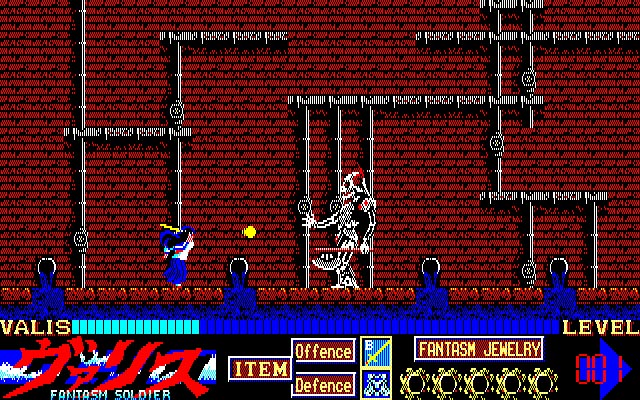Screen dimensions: 640x400
Task: Select the Offence item label
Action: coord(323,352)
